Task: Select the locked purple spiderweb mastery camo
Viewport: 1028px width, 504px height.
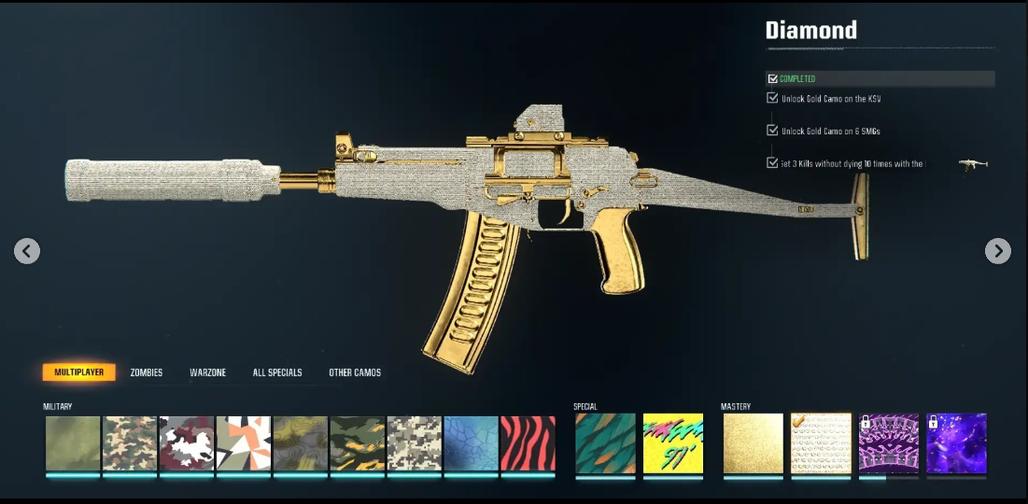Action: tap(889, 443)
